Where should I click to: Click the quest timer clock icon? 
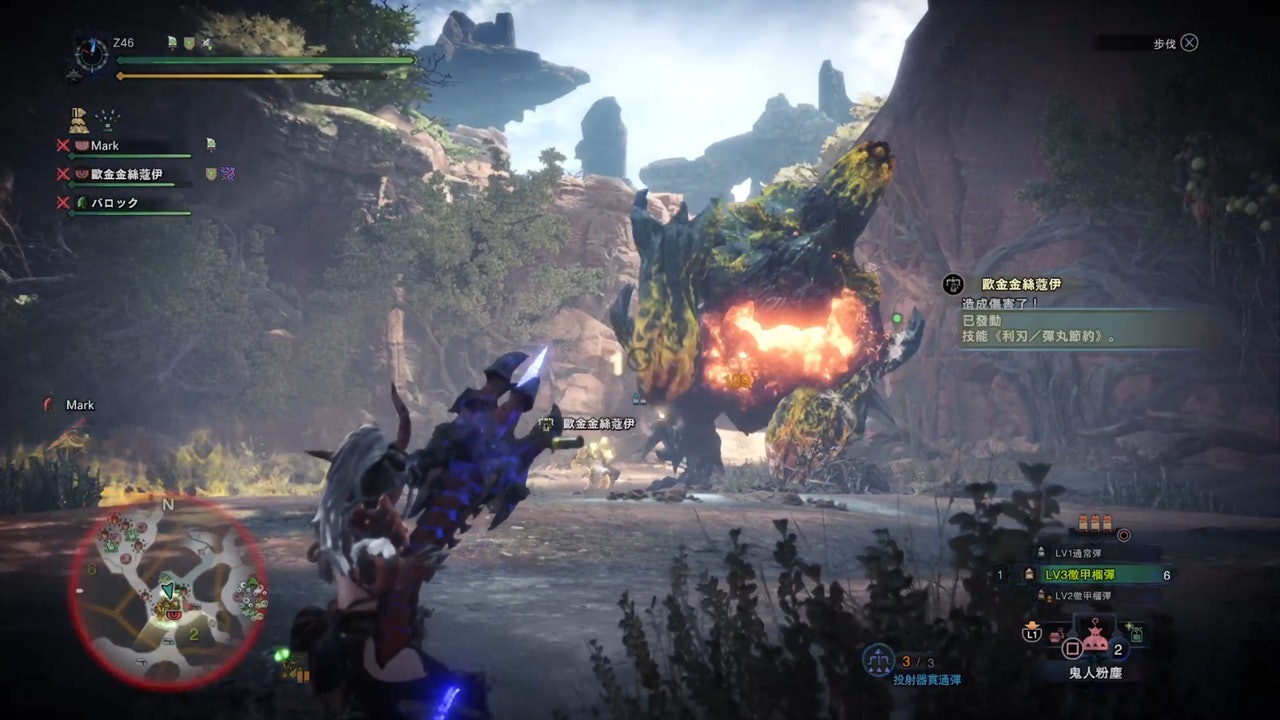(92, 55)
